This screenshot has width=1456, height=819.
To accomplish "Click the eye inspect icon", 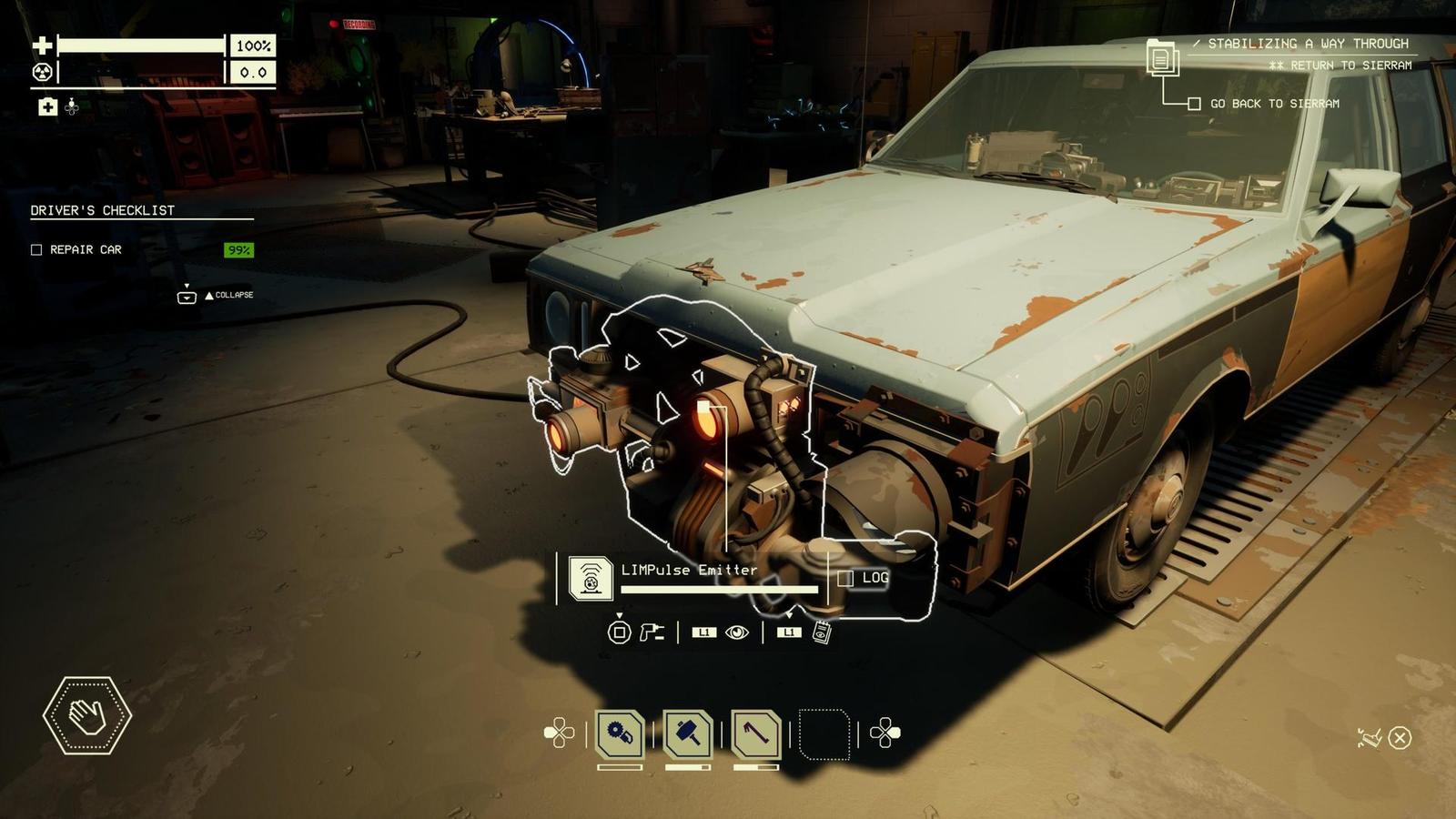I will (x=737, y=632).
